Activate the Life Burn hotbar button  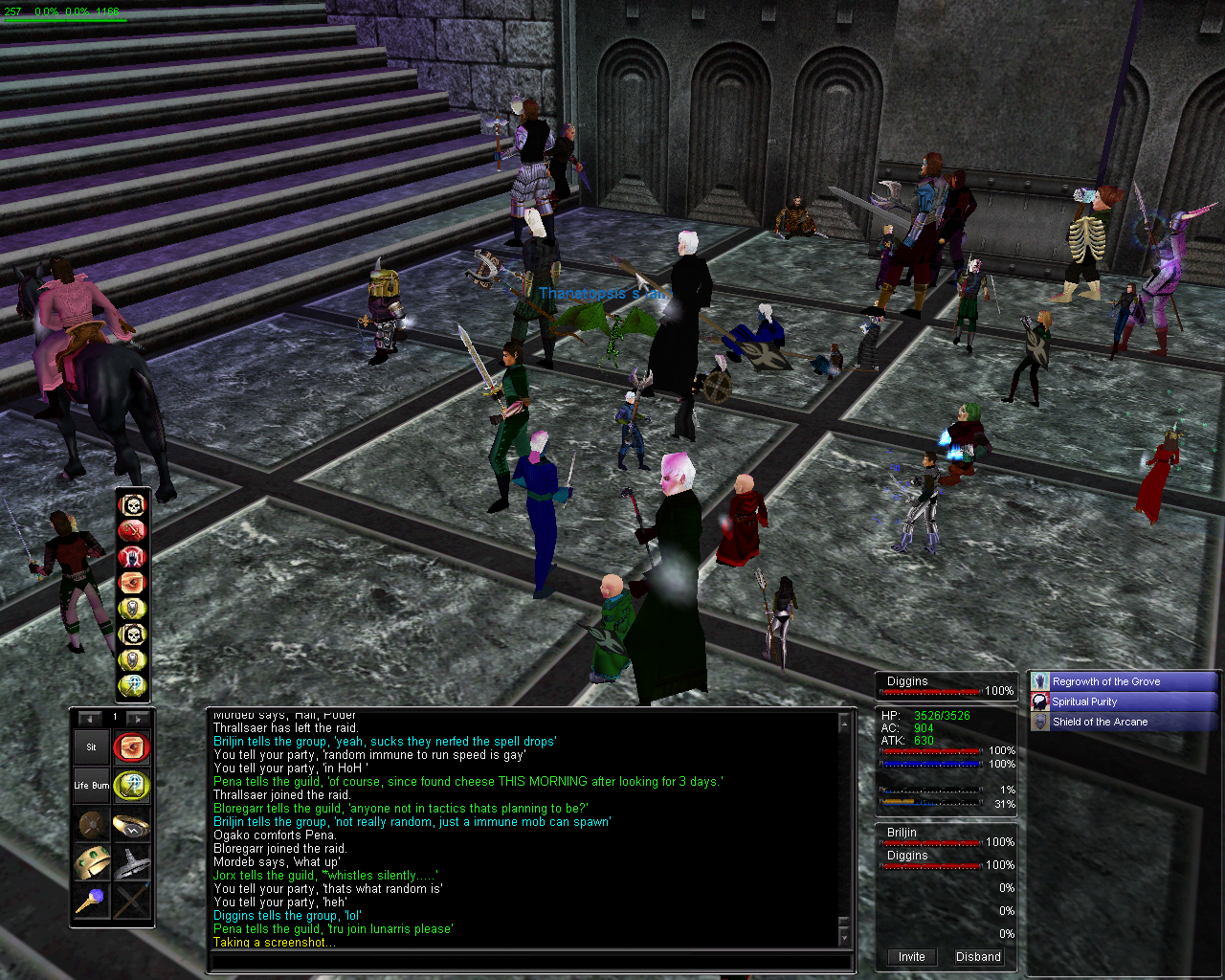coord(93,786)
